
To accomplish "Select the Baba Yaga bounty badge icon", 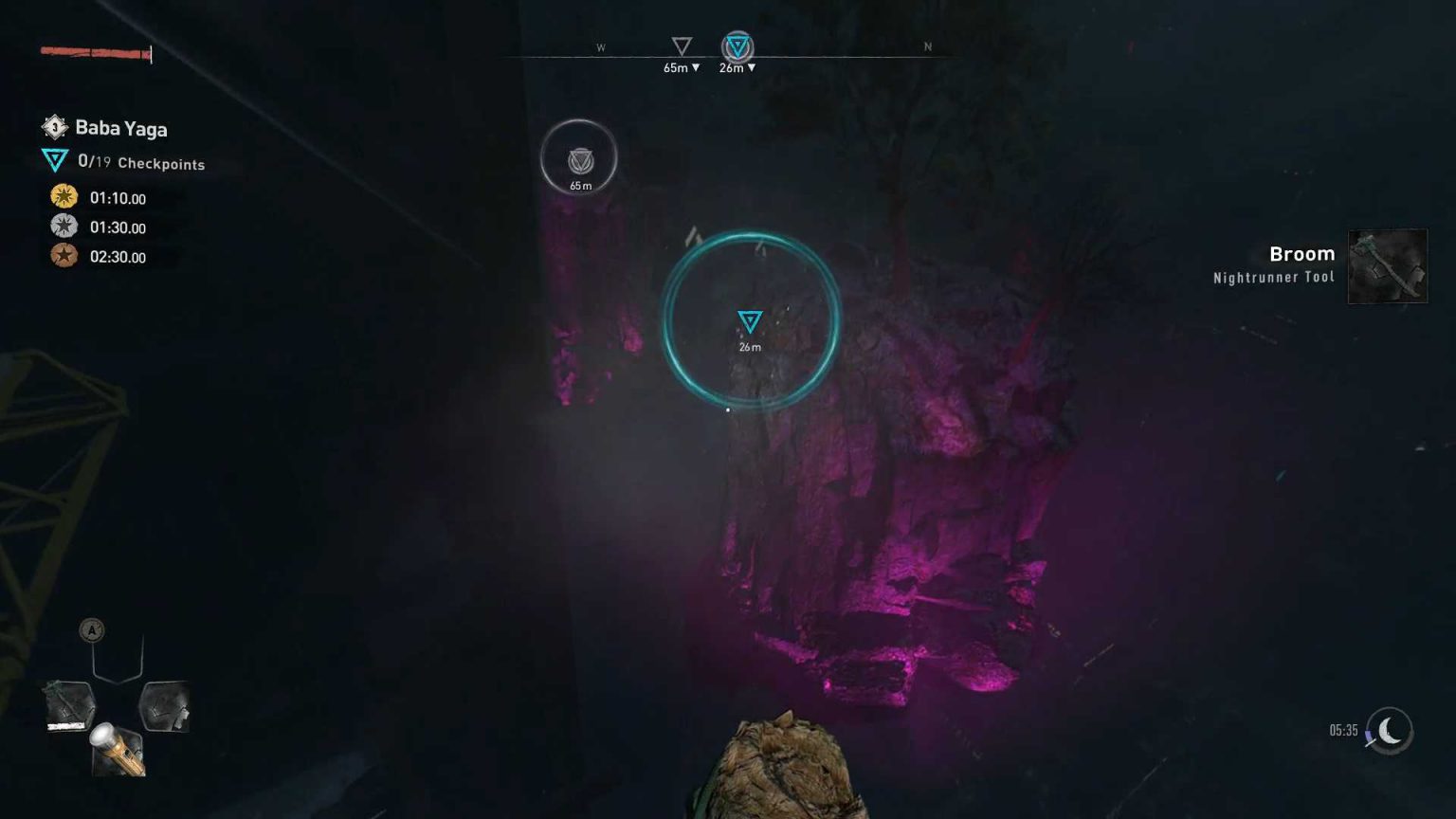I will tap(54, 127).
